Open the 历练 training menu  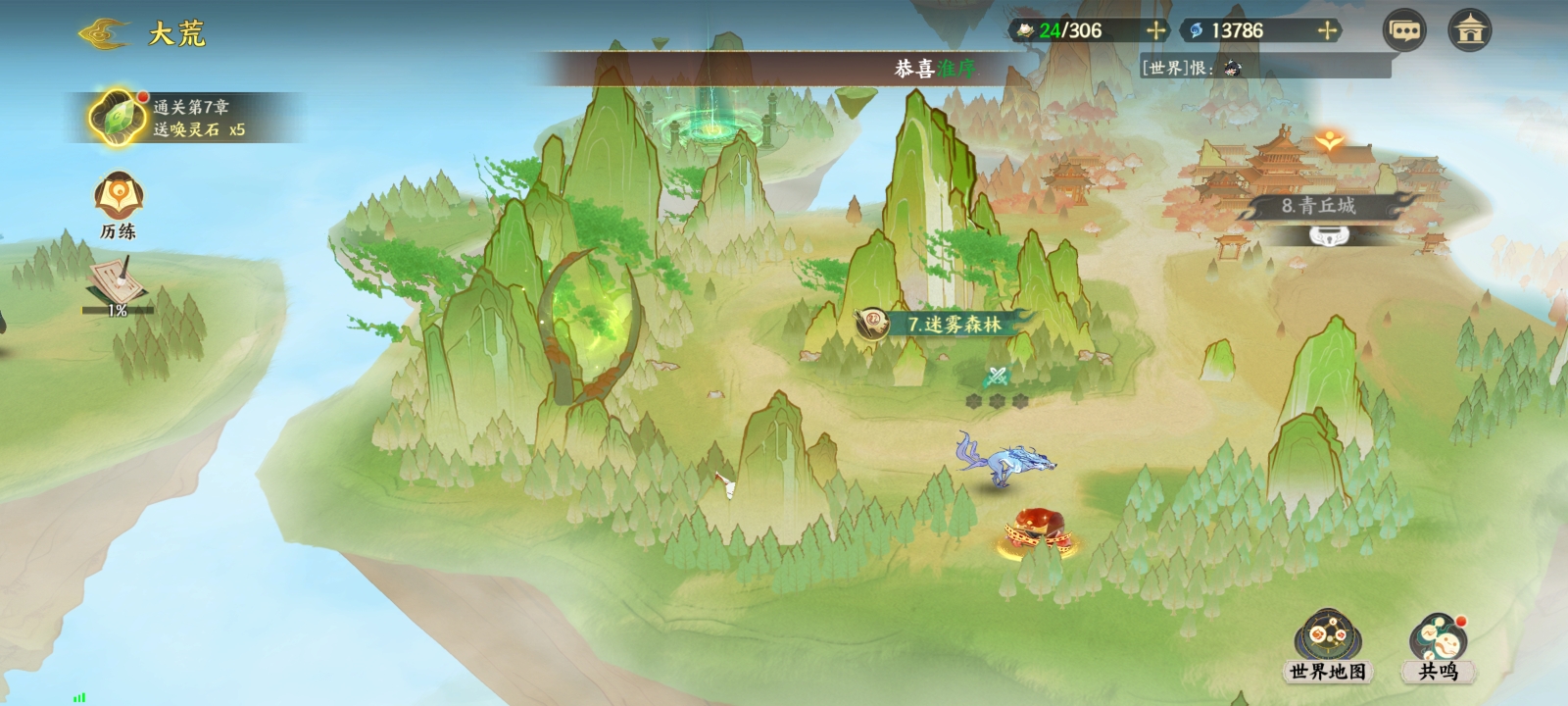click(x=119, y=206)
